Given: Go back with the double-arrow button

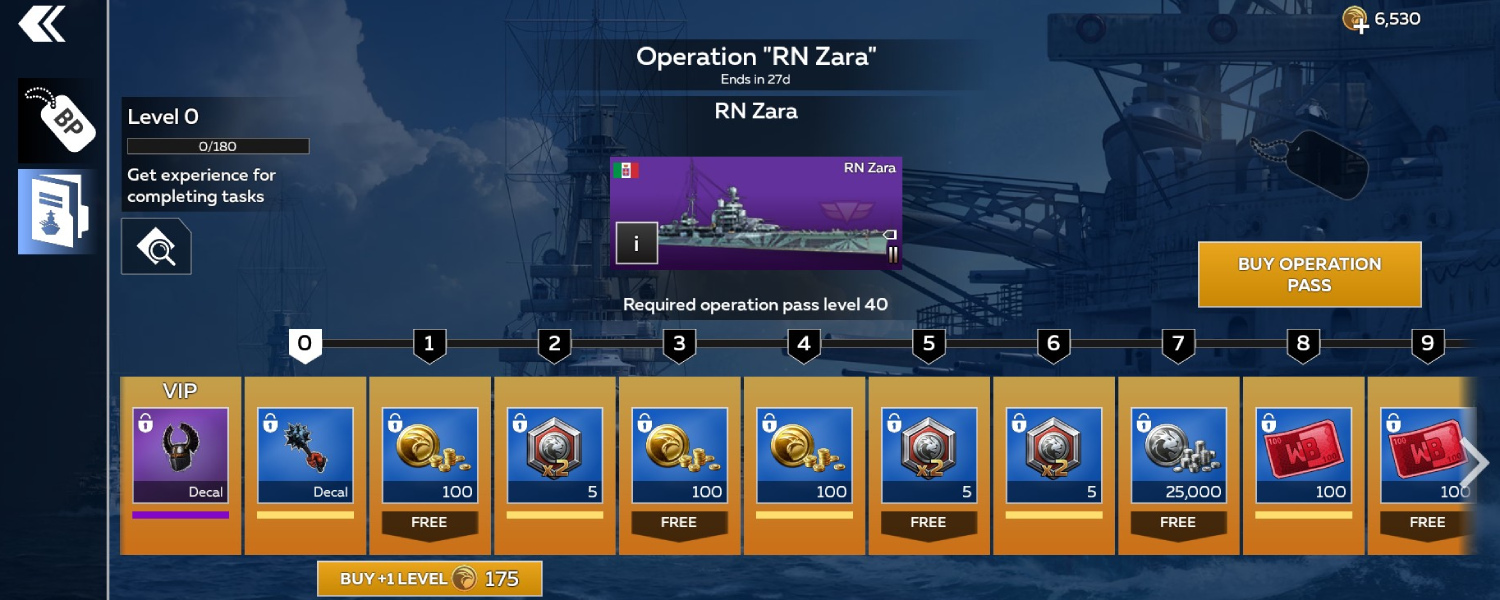Looking at the screenshot, I should click(x=42, y=24).
